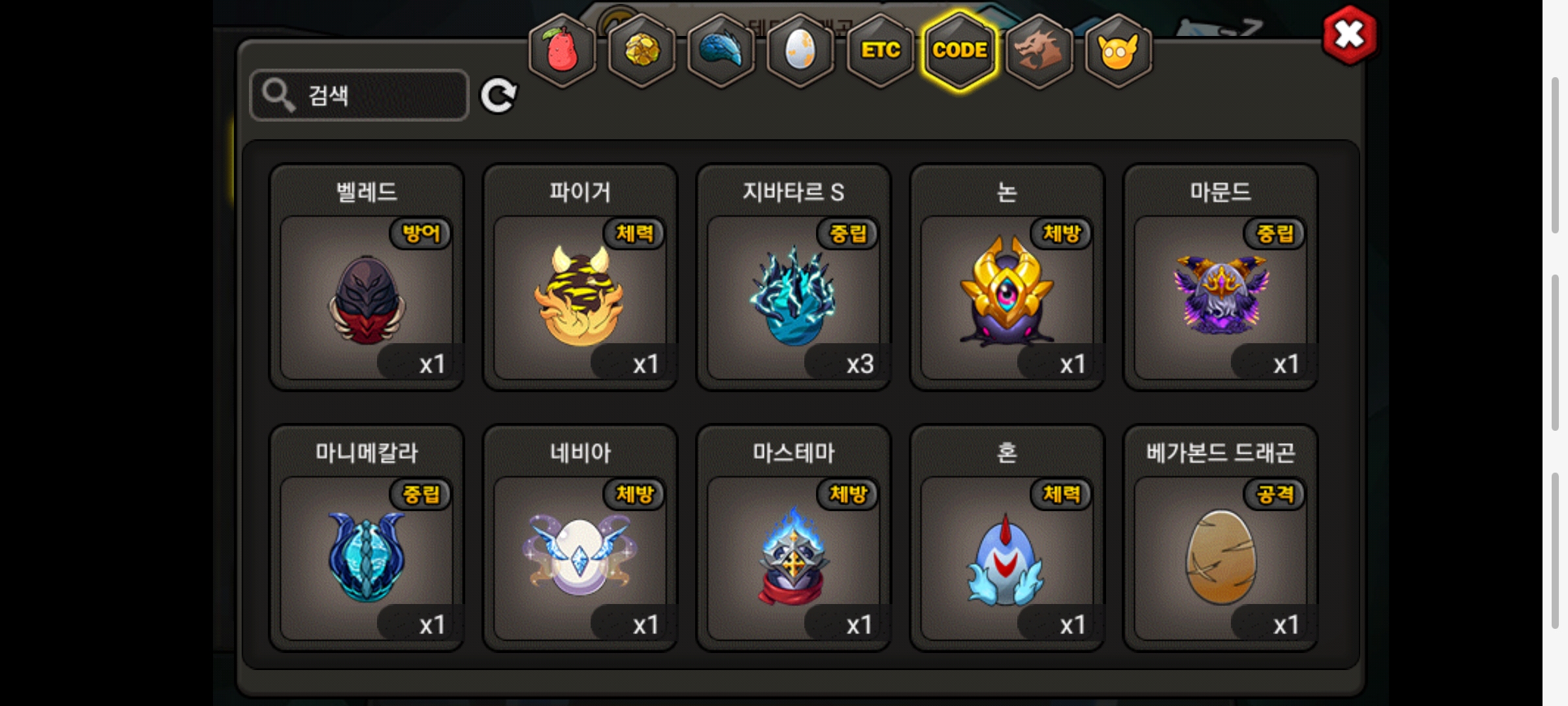Open the brown dragon head tab

click(1039, 50)
